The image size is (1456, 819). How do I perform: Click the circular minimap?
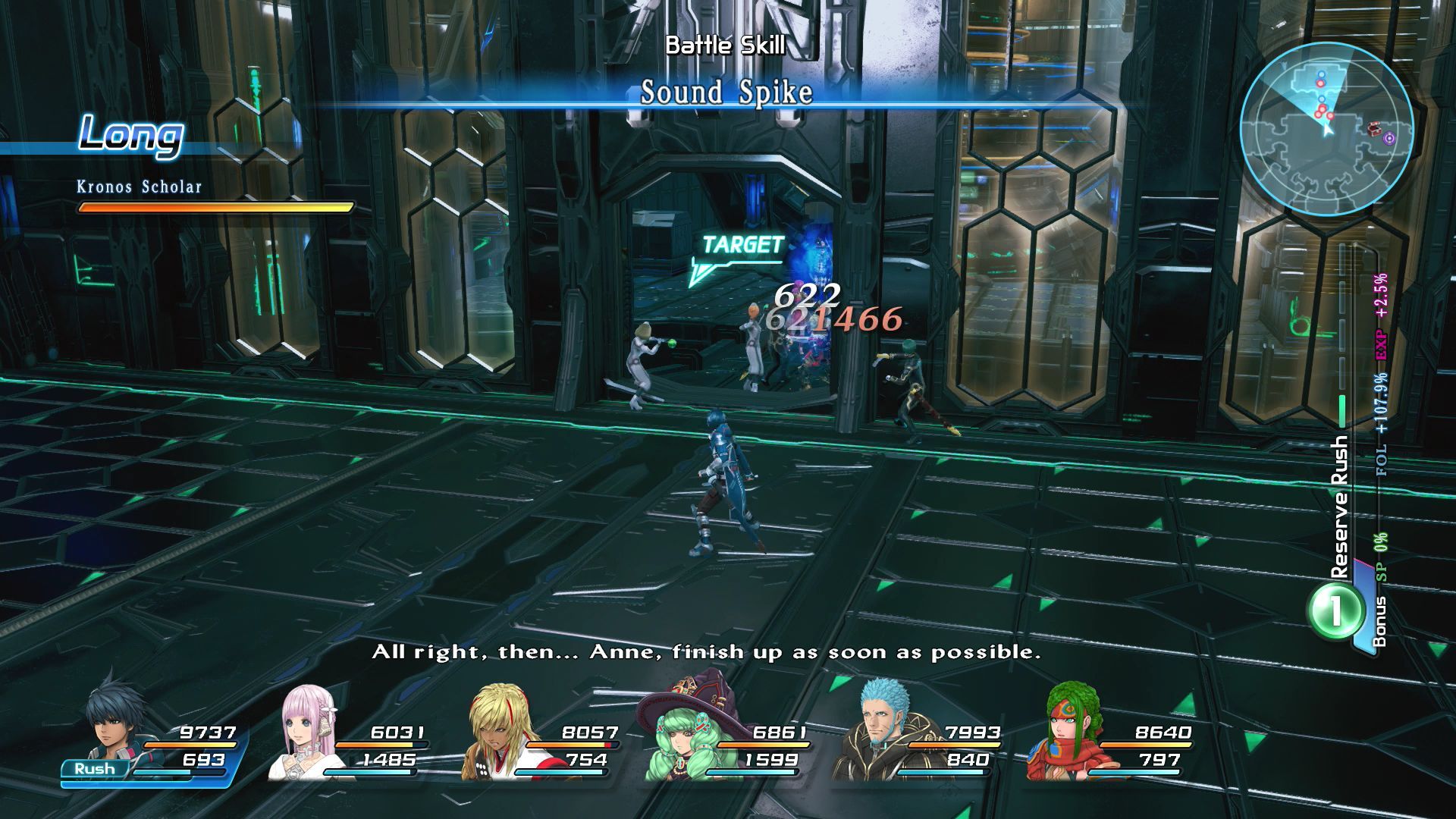click(1326, 129)
